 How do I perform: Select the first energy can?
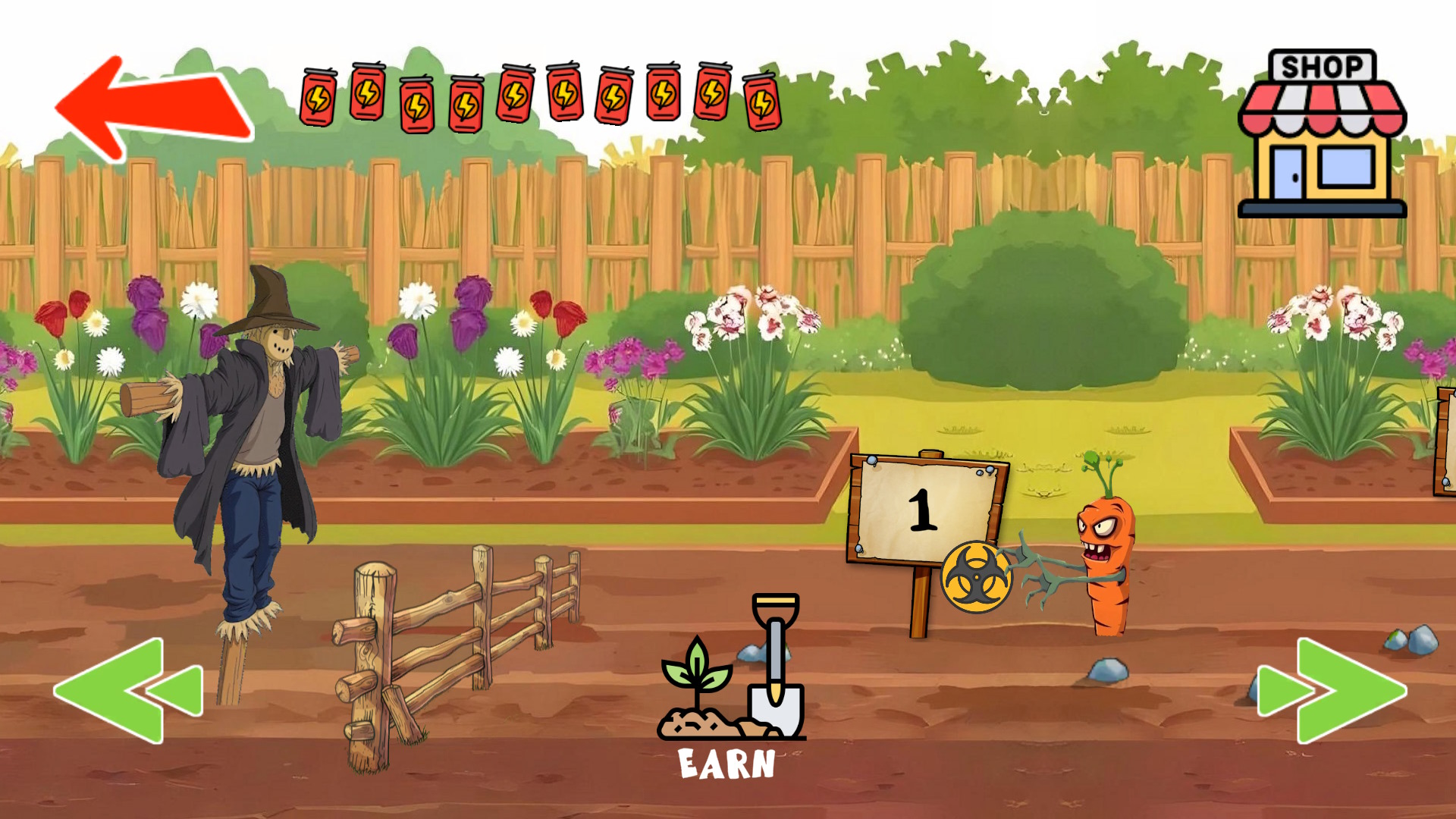point(317,97)
